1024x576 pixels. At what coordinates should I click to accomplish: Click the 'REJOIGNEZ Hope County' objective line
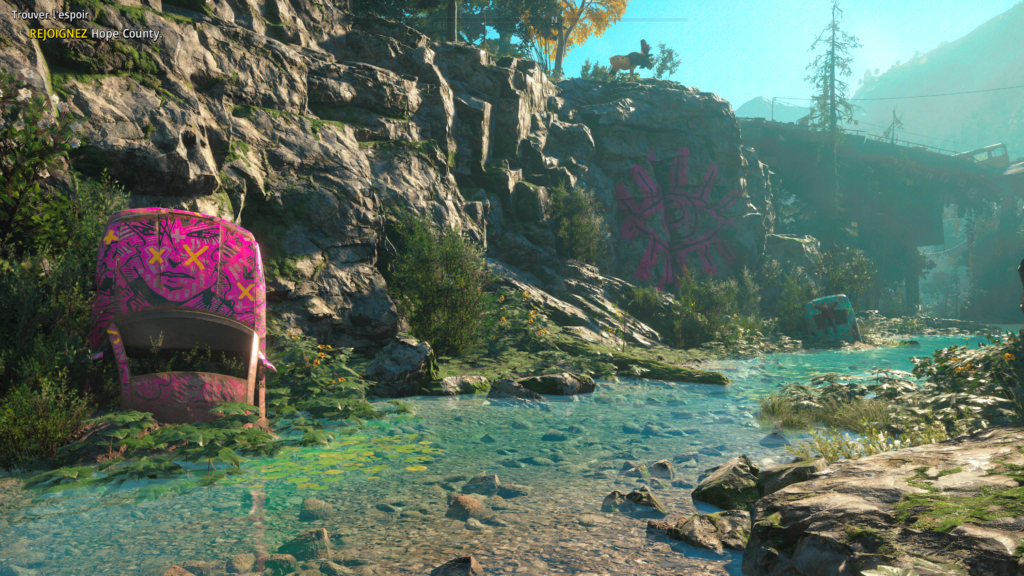pyautogui.click(x=95, y=33)
